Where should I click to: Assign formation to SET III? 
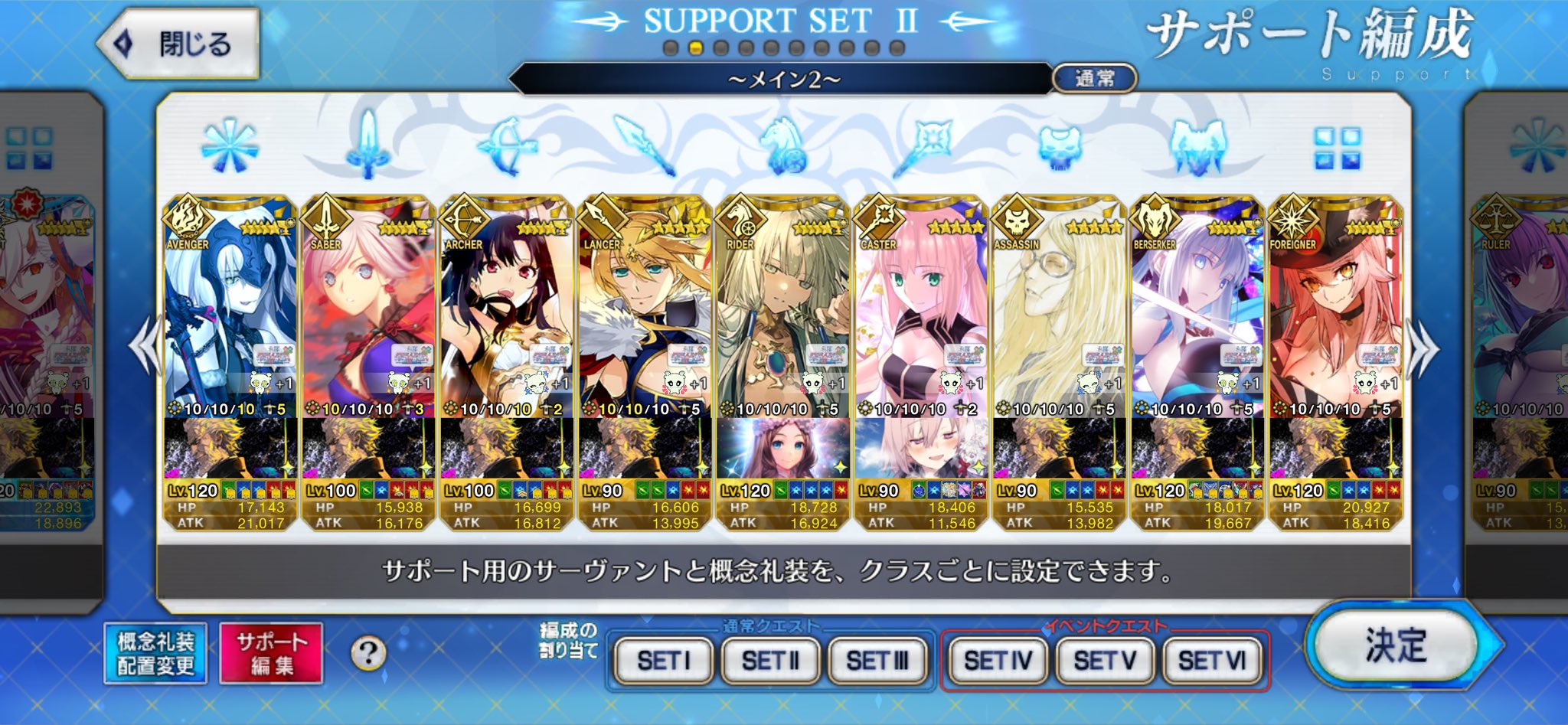877,660
